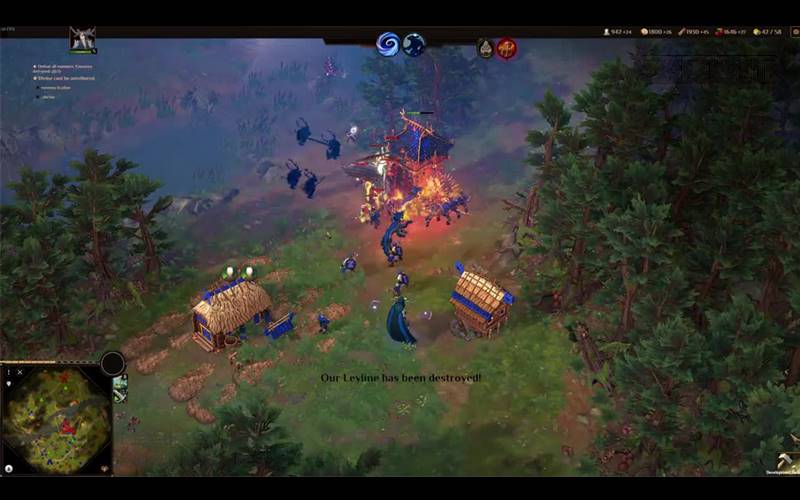This screenshot has width=800, height=500.
Task: Click the round icon at the minimap's bottom-left corner
Action: pos(8,468)
